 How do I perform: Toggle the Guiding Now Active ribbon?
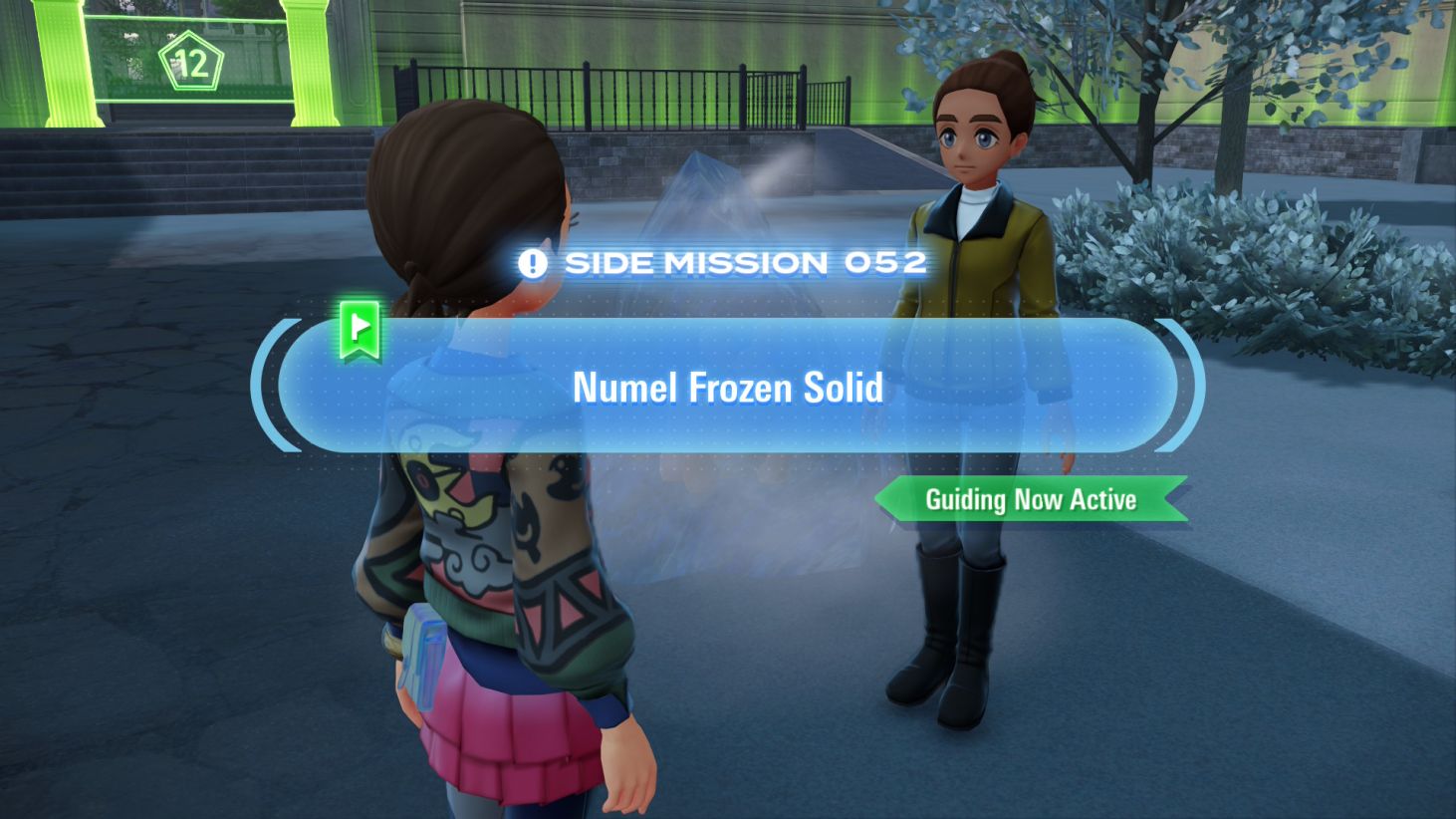click(1030, 500)
